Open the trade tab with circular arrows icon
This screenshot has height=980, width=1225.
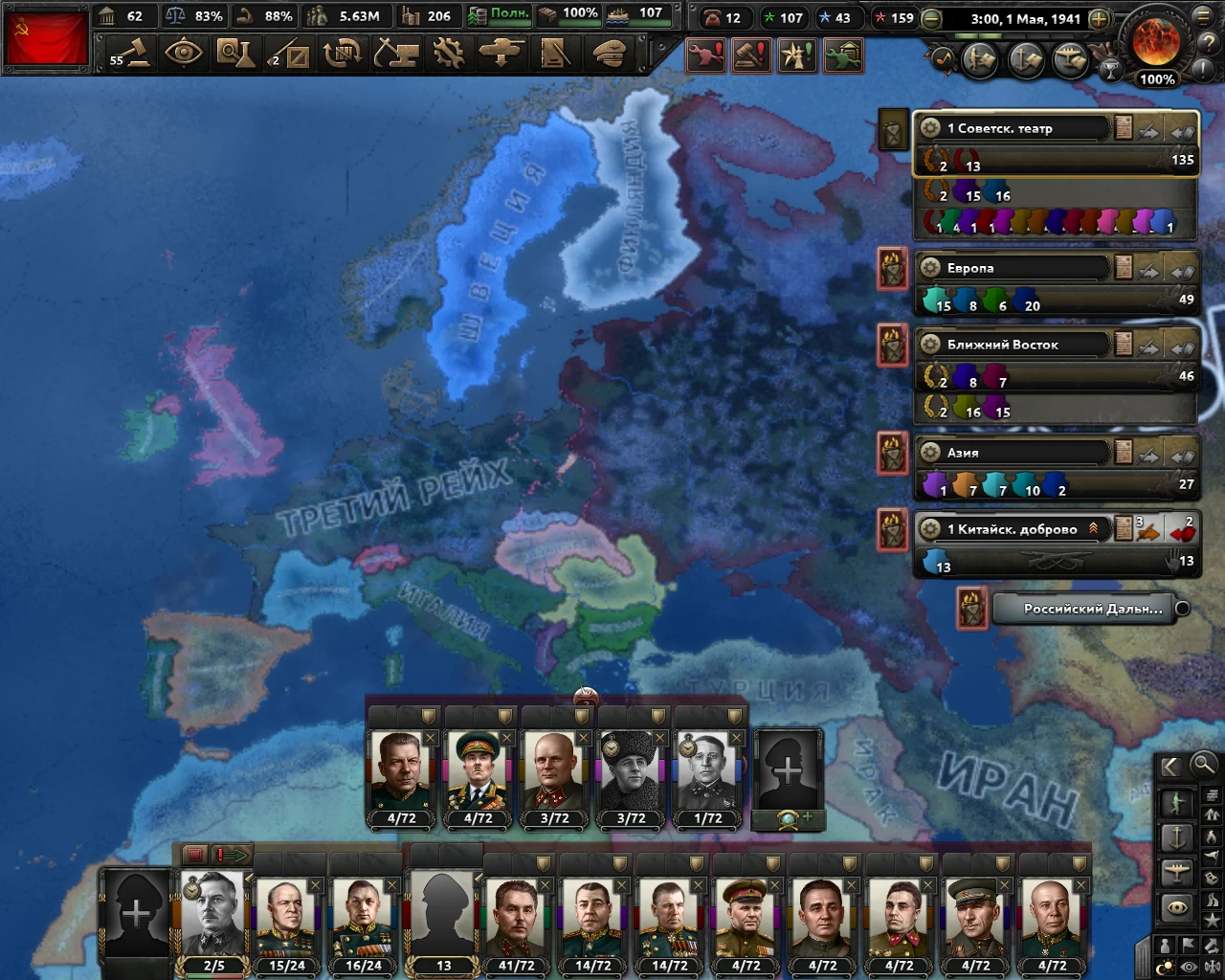pyautogui.click(x=343, y=55)
